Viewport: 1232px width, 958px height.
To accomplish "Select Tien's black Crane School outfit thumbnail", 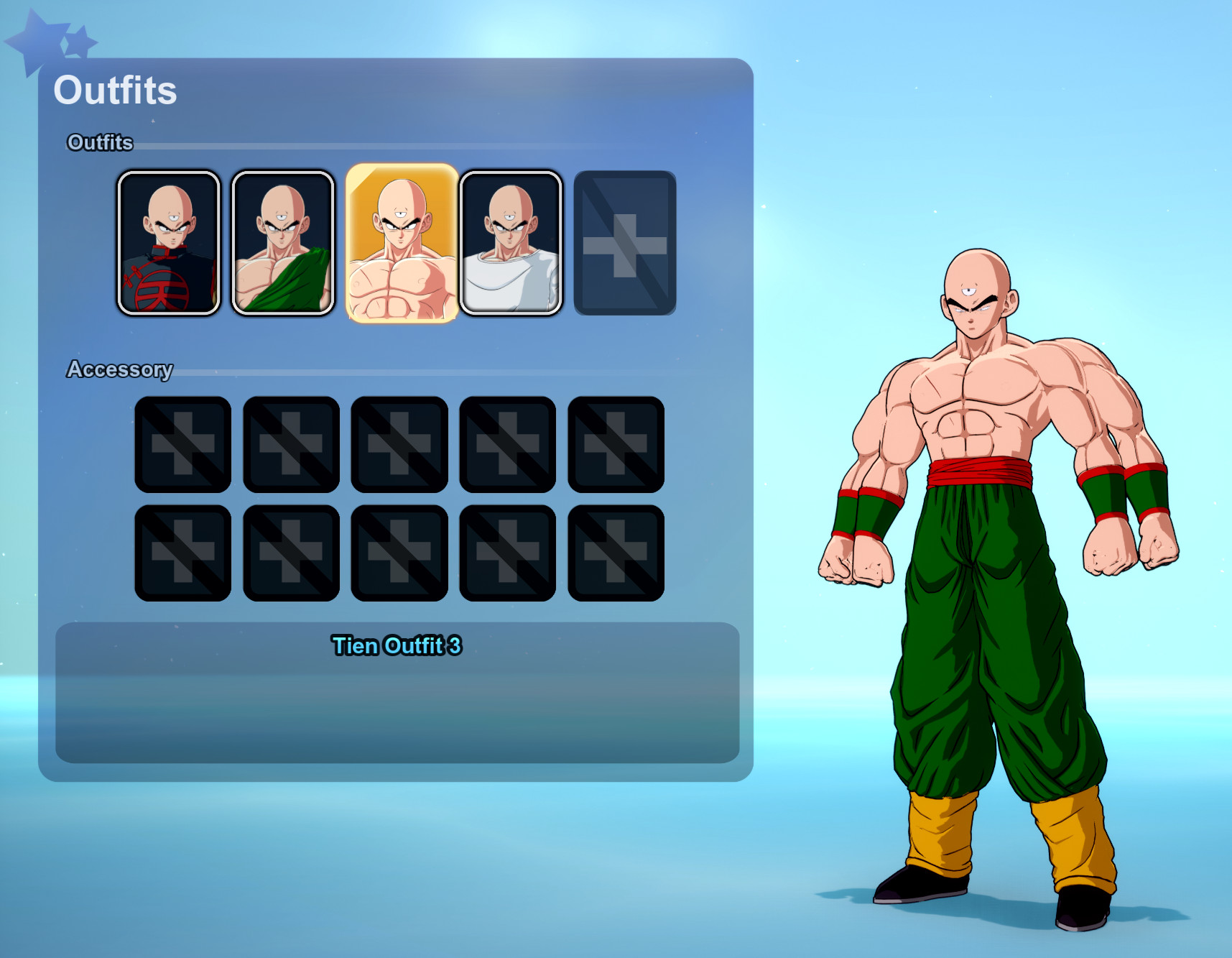I will 169,241.
